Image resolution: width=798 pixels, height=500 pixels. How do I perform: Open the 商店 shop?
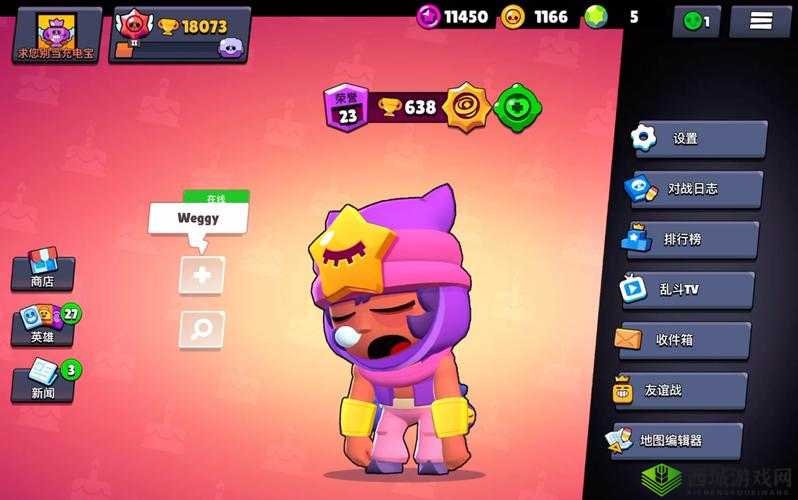pyautogui.click(x=42, y=270)
